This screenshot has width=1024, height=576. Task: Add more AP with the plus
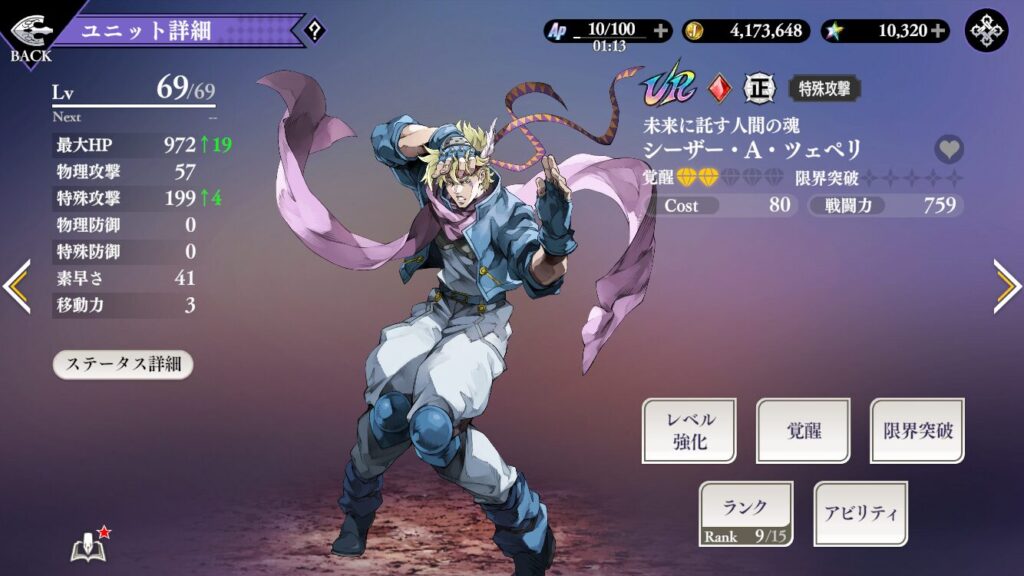coord(660,31)
